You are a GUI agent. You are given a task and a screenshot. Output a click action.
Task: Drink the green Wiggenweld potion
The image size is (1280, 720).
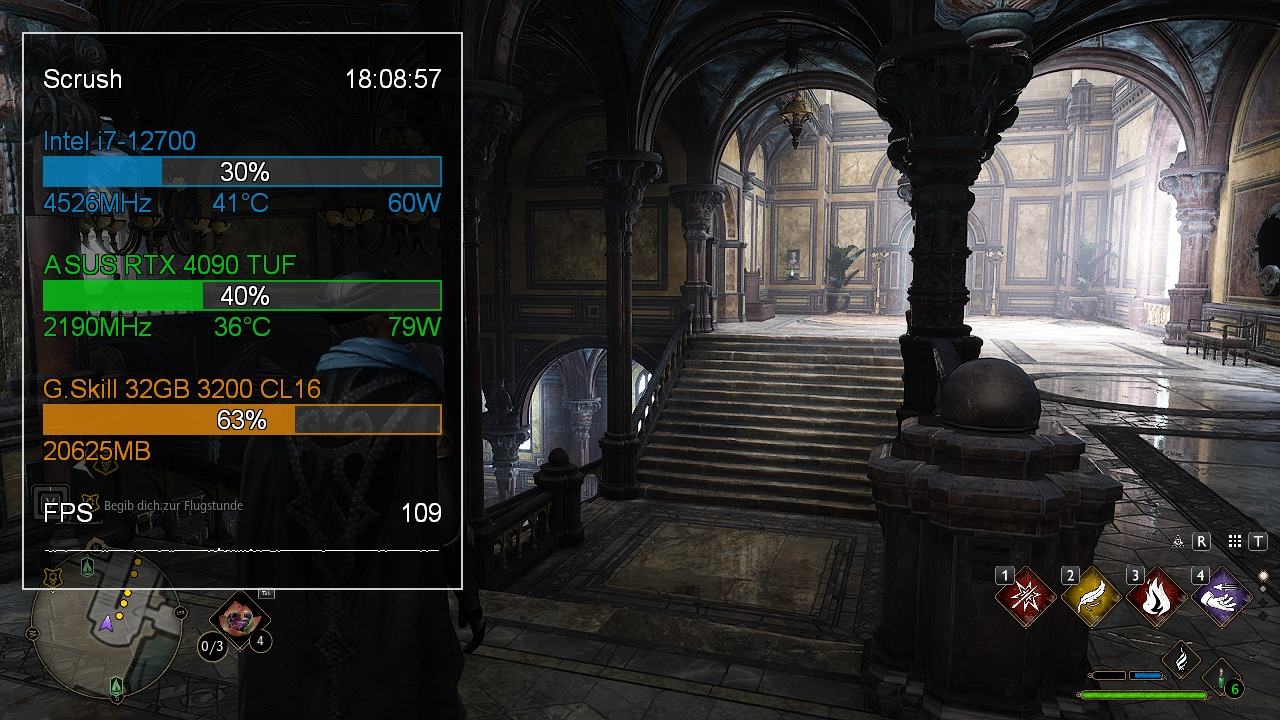[1223, 678]
